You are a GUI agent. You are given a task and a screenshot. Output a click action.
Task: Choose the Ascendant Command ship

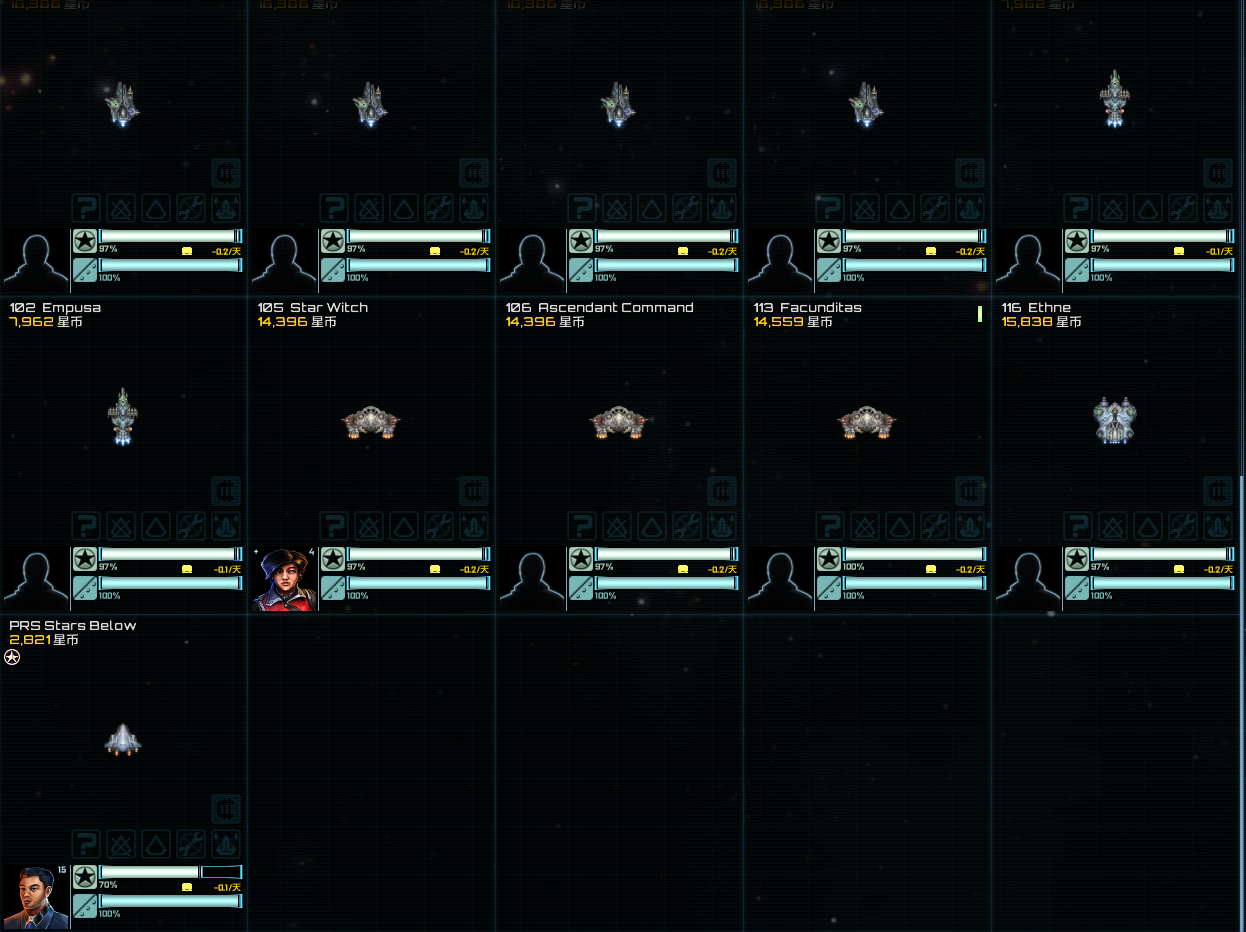[x=618, y=423]
